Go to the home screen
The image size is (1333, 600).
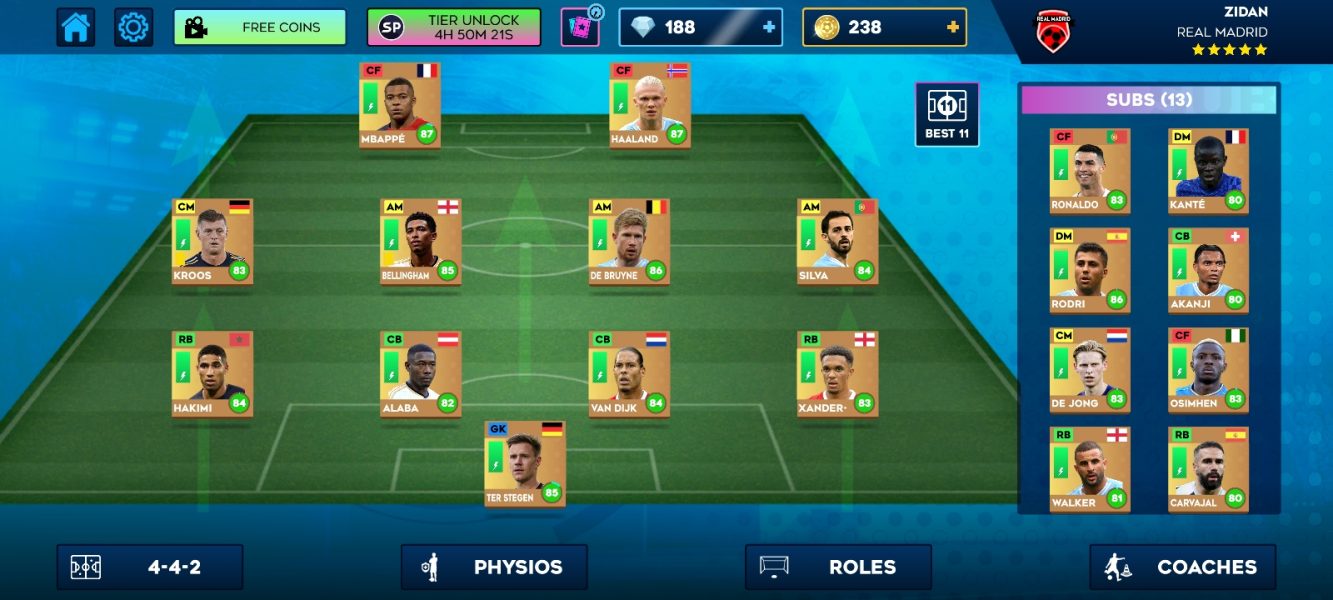(76, 27)
